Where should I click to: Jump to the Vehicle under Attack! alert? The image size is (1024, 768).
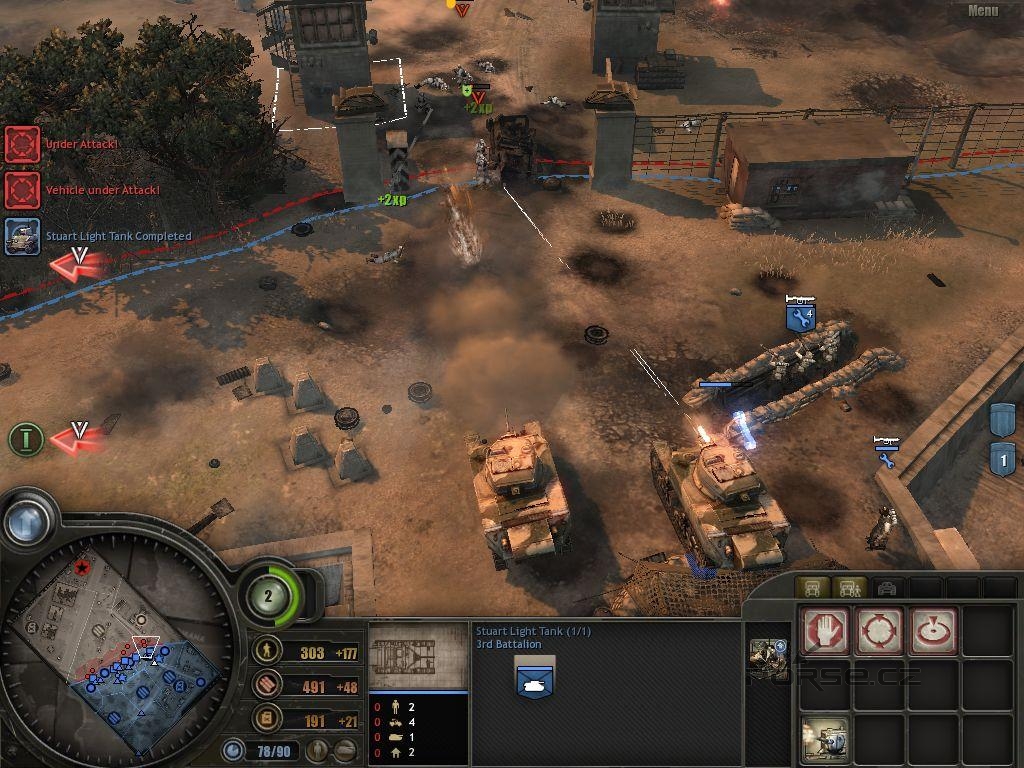pyautogui.click(x=22, y=190)
